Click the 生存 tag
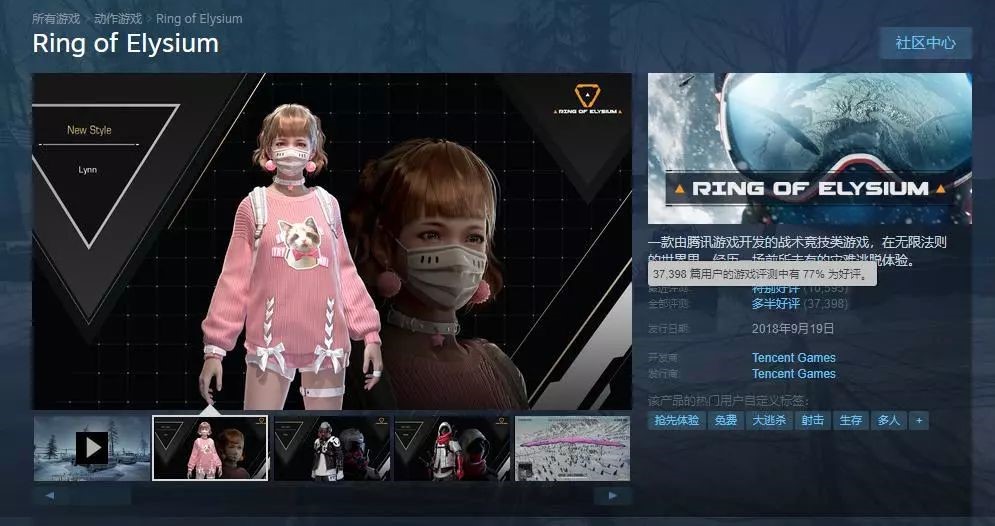 click(x=850, y=421)
